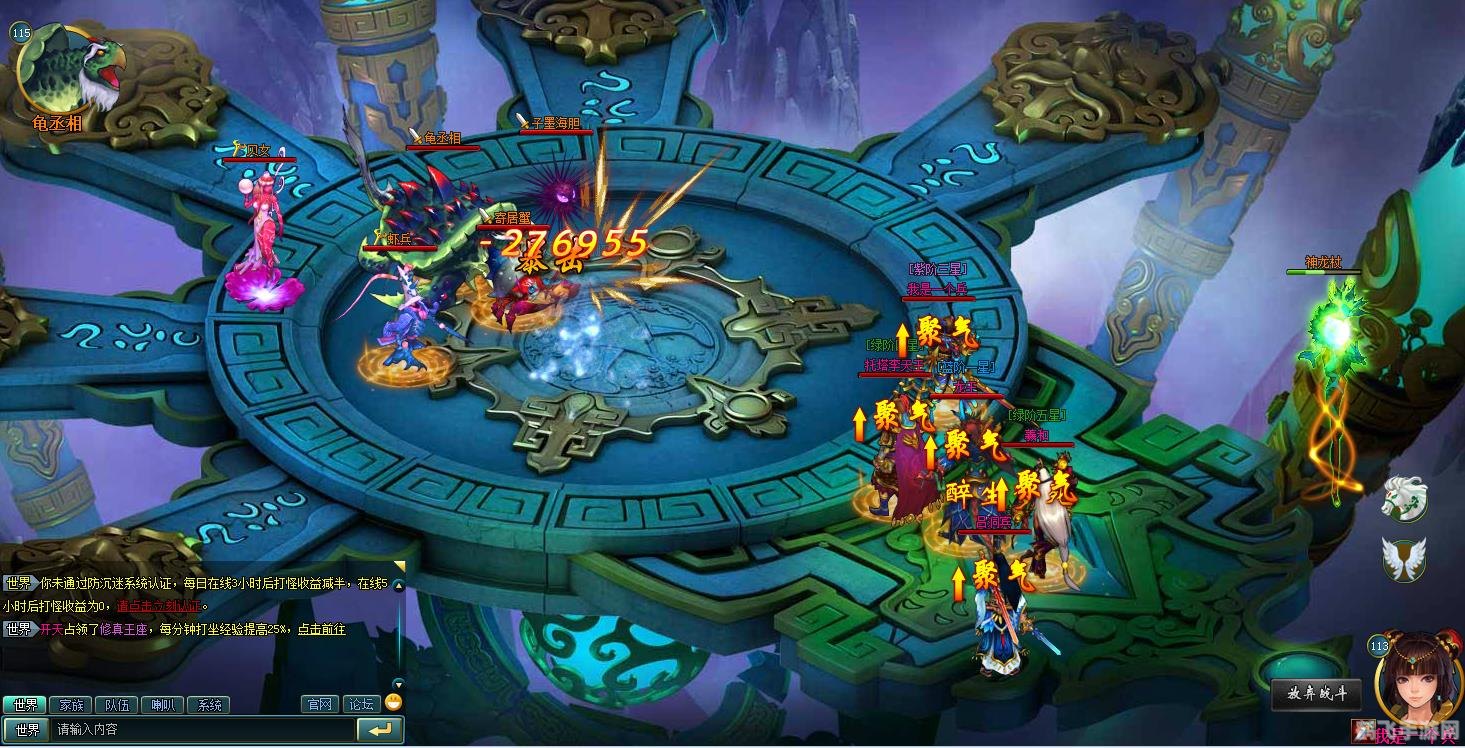1465x748 pixels.
Task: Switch to the 家族 chat tab
Action: point(71,705)
